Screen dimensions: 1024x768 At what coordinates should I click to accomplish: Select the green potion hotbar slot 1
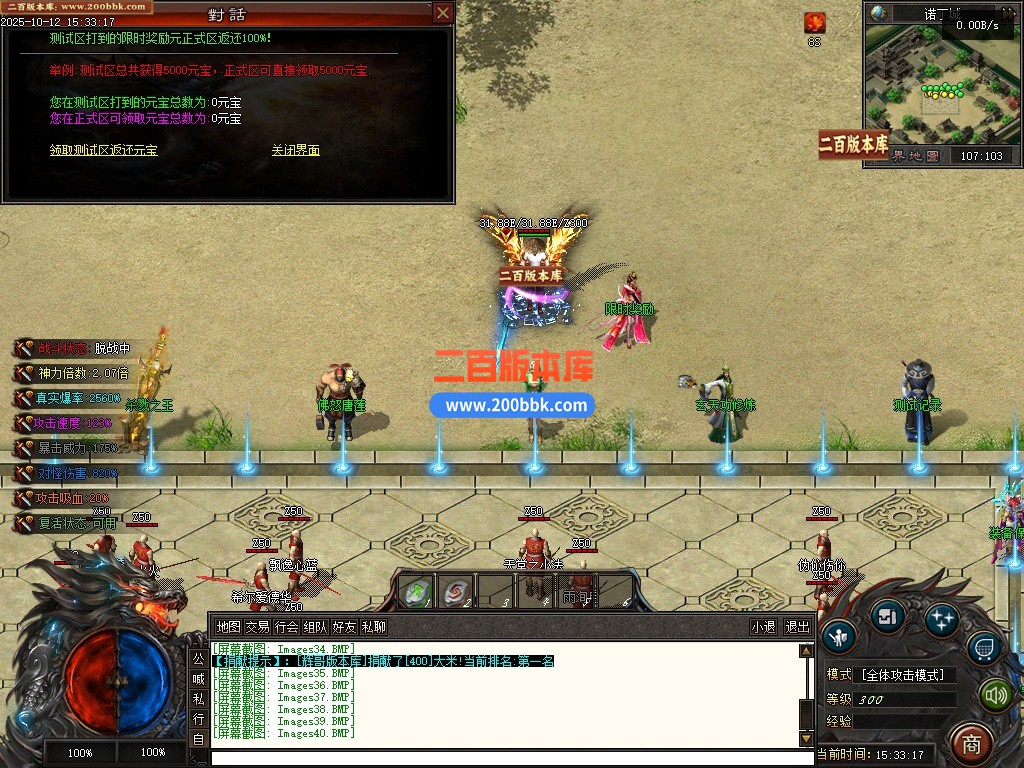414,591
